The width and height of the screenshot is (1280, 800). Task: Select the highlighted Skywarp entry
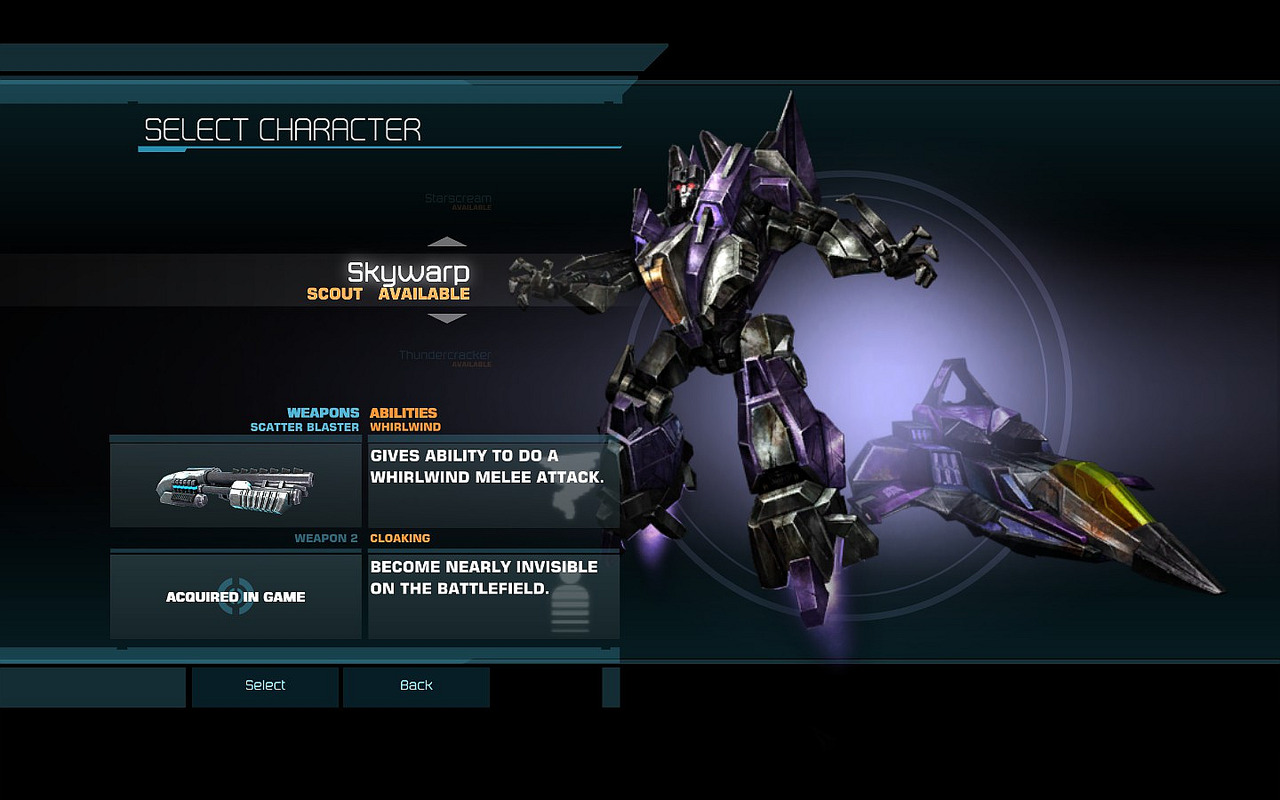(x=407, y=280)
